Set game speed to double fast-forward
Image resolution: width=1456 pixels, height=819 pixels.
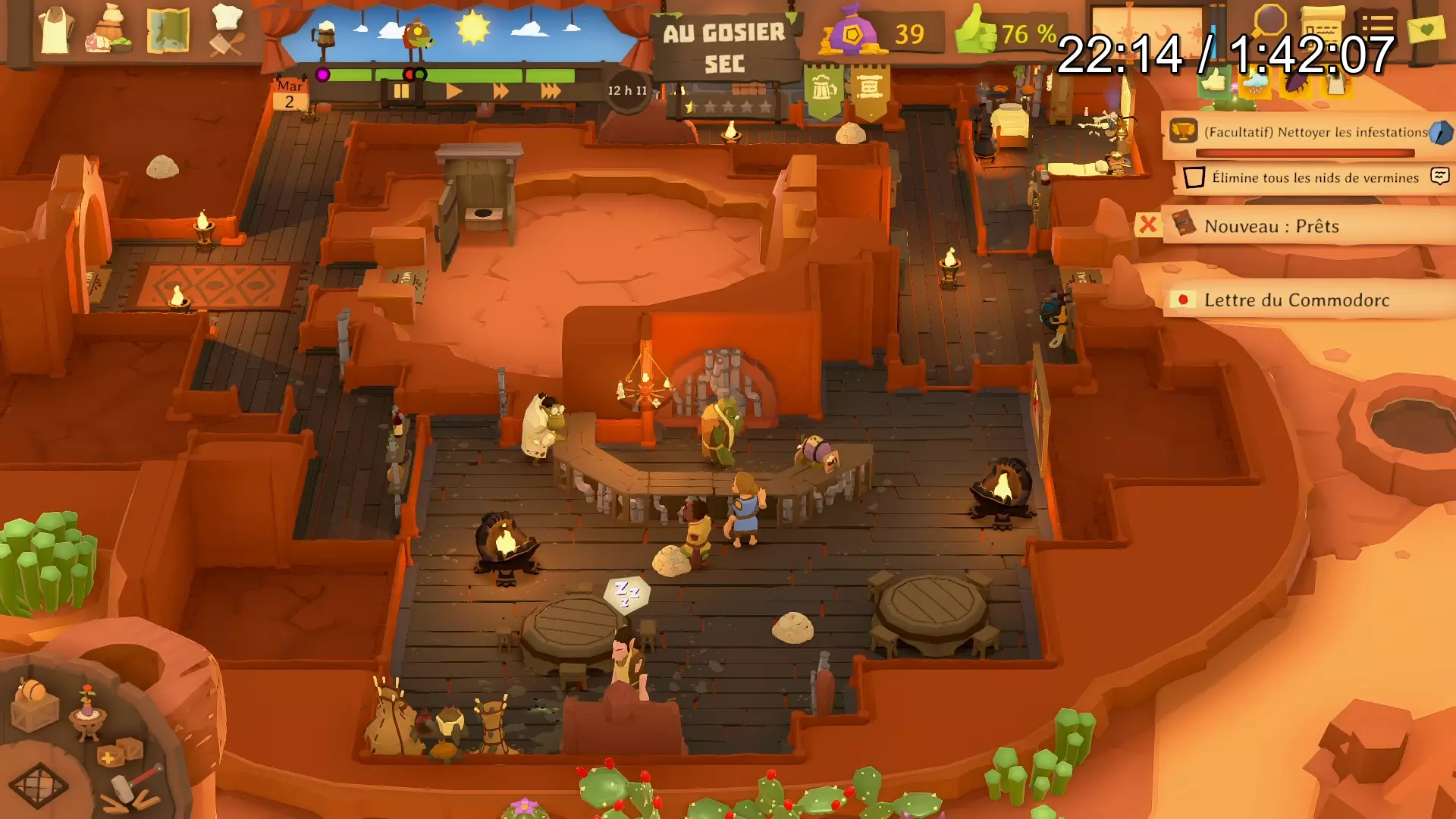pos(500,92)
